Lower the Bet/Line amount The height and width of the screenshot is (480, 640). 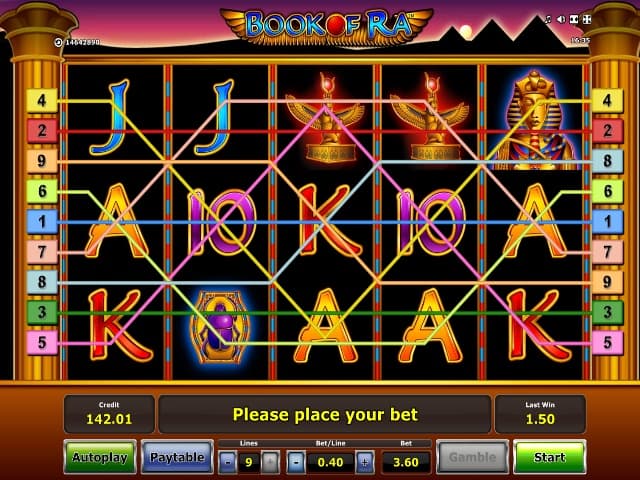pos(297,462)
